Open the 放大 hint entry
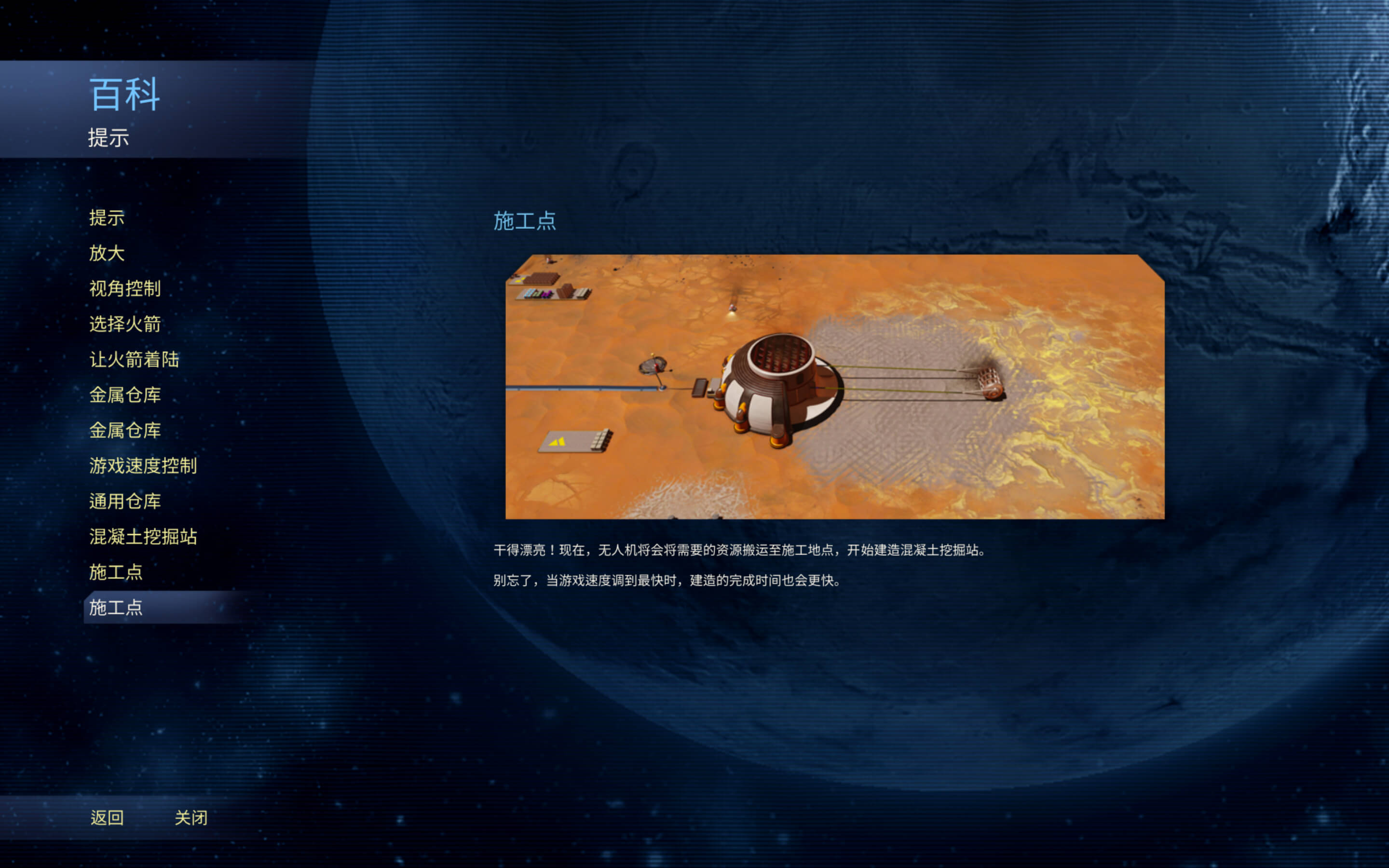The image size is (1389, 868). pyautogui.click(x=107, y=253)
